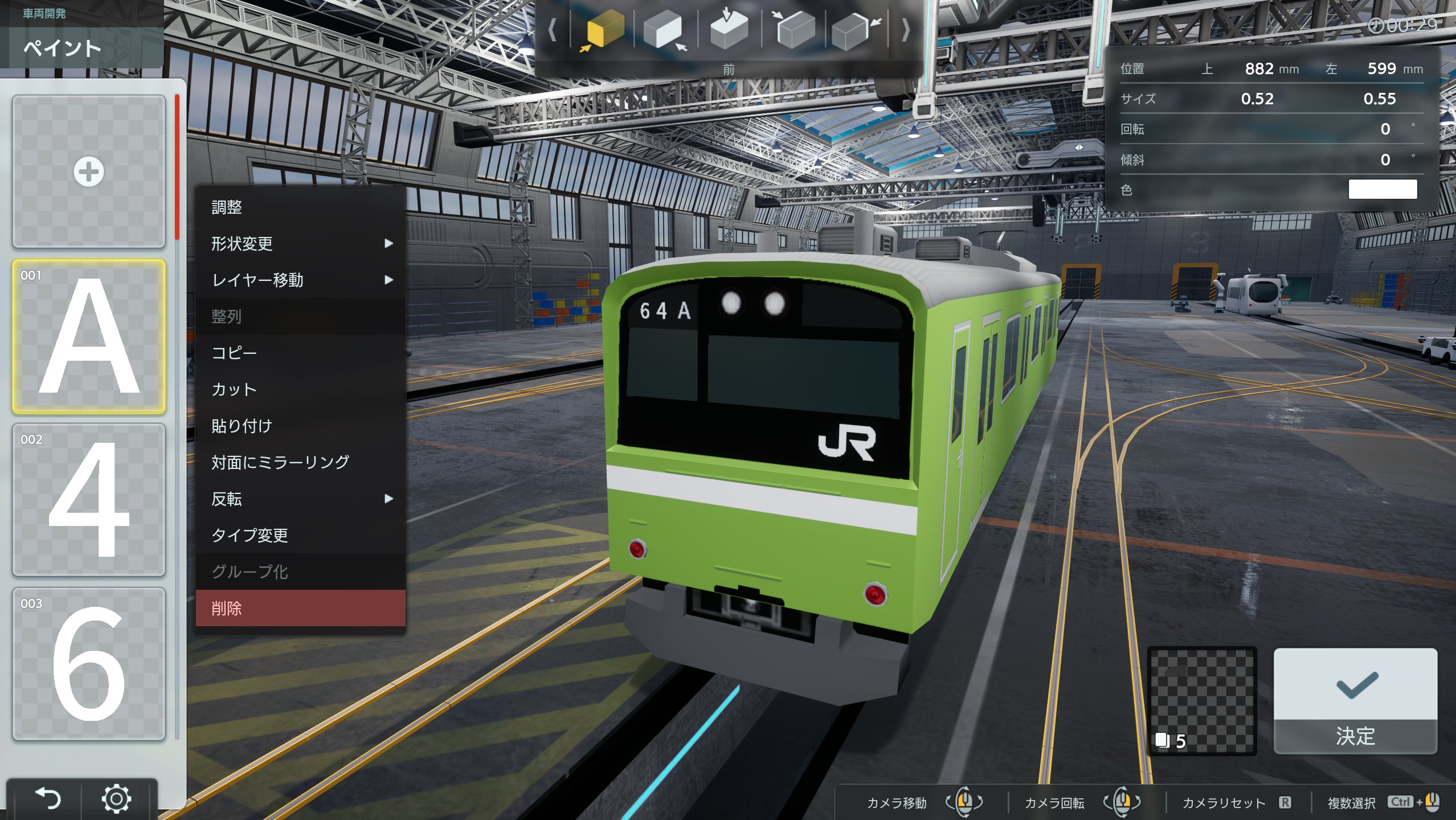Viewport: 1456px width, 820px height.
Task: Confirm with the 決定 button
Action: tap(1355, 700)
